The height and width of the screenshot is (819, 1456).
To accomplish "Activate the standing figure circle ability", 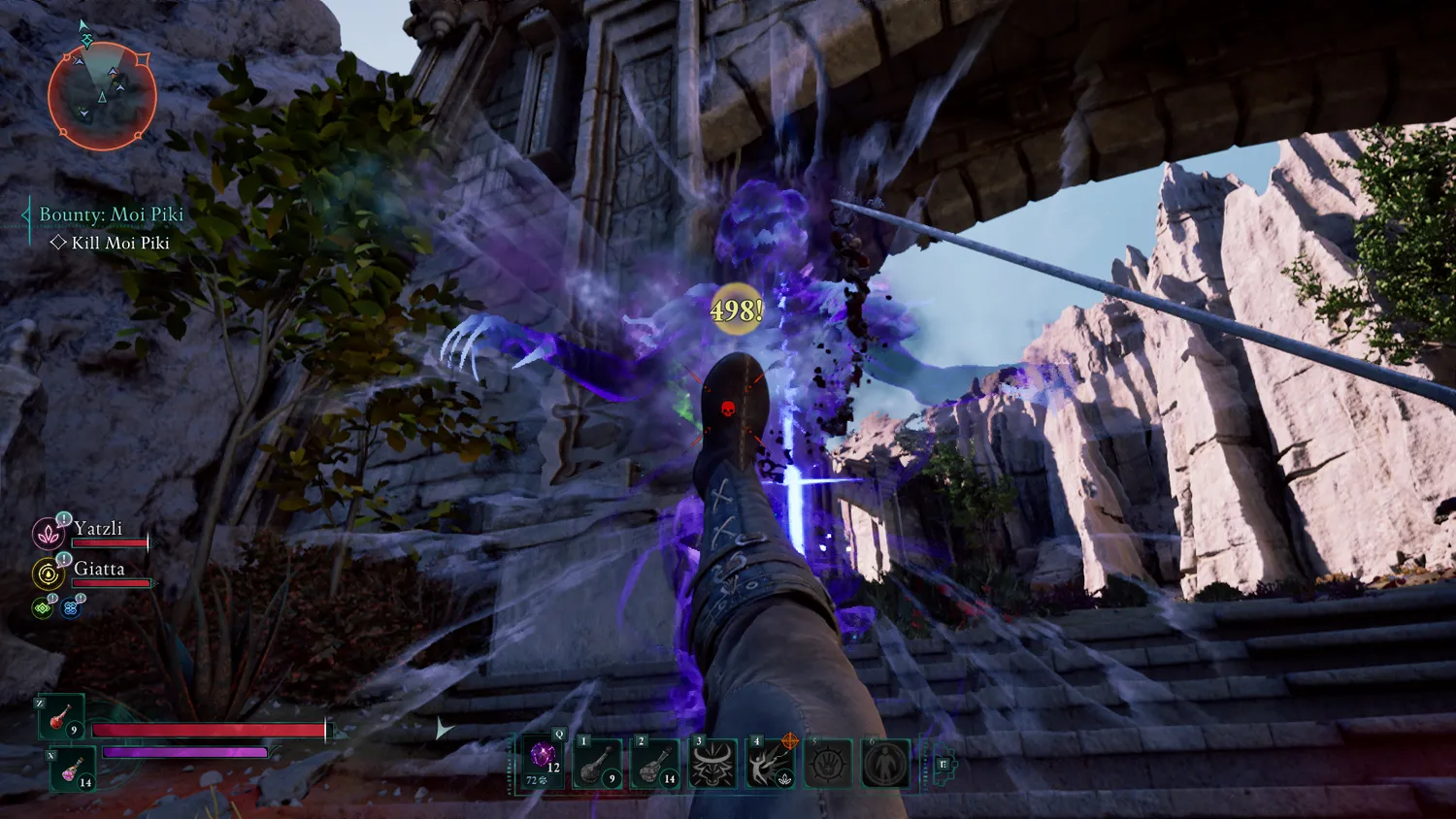I will (885, 763).
